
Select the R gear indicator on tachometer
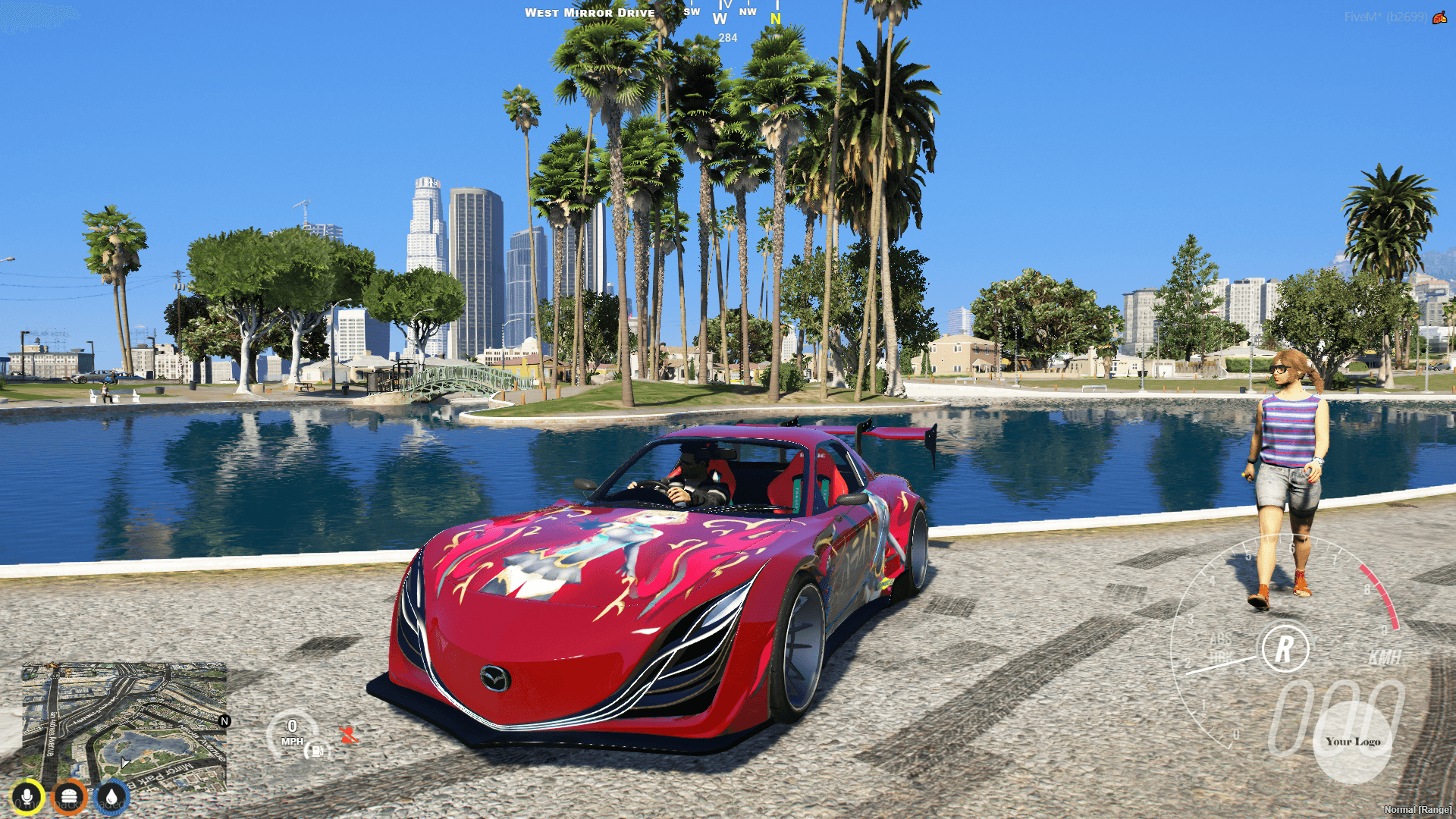1285,647
